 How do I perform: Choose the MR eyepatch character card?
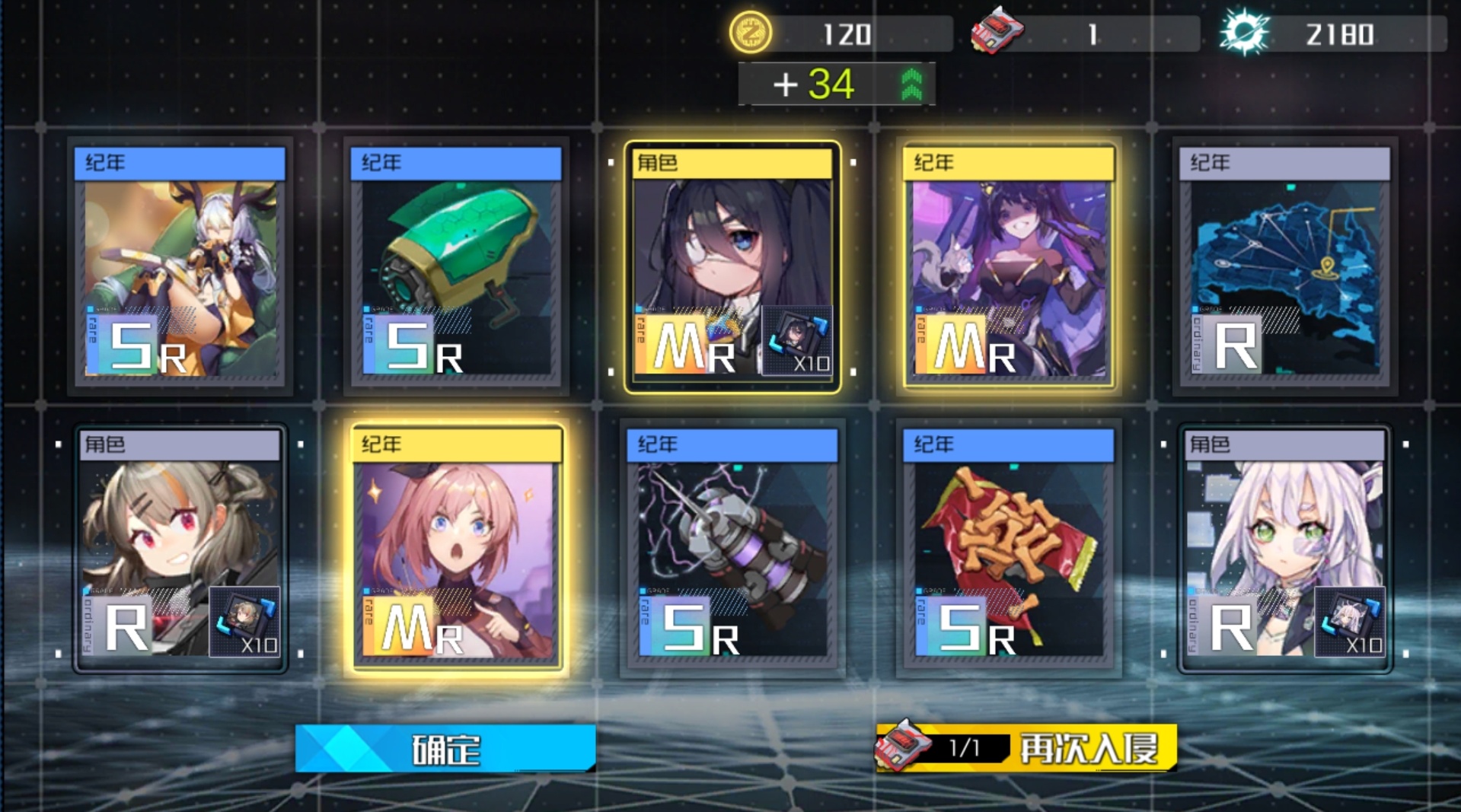[x=732, y=266]
